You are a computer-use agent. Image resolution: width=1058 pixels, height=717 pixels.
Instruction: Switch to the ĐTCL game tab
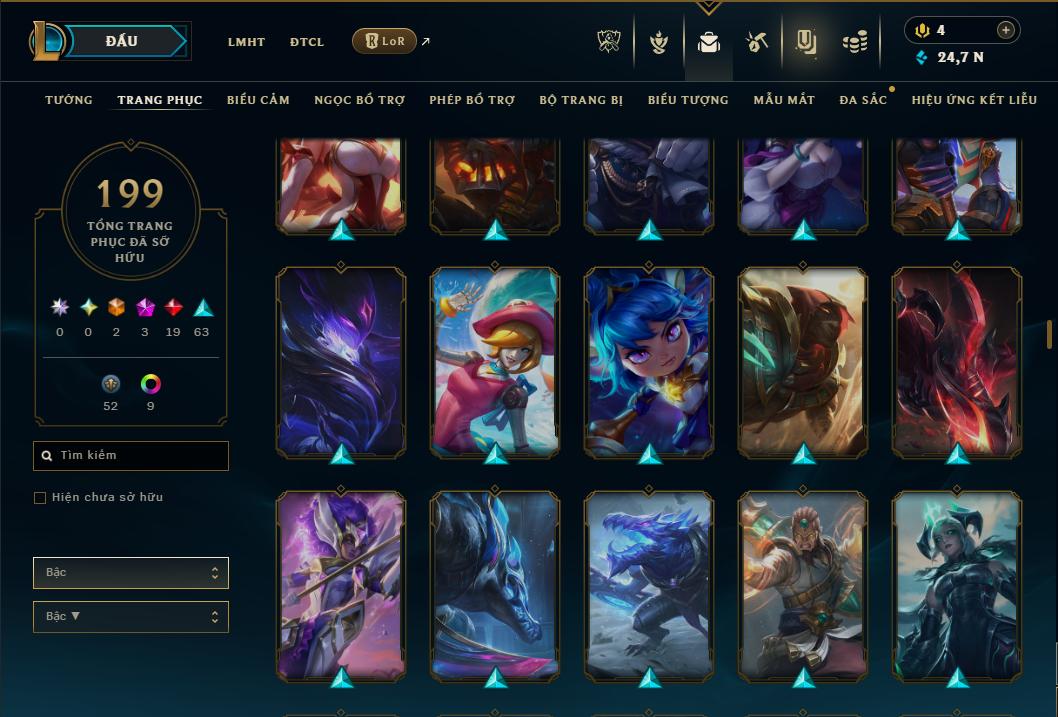tap(307, 42)
